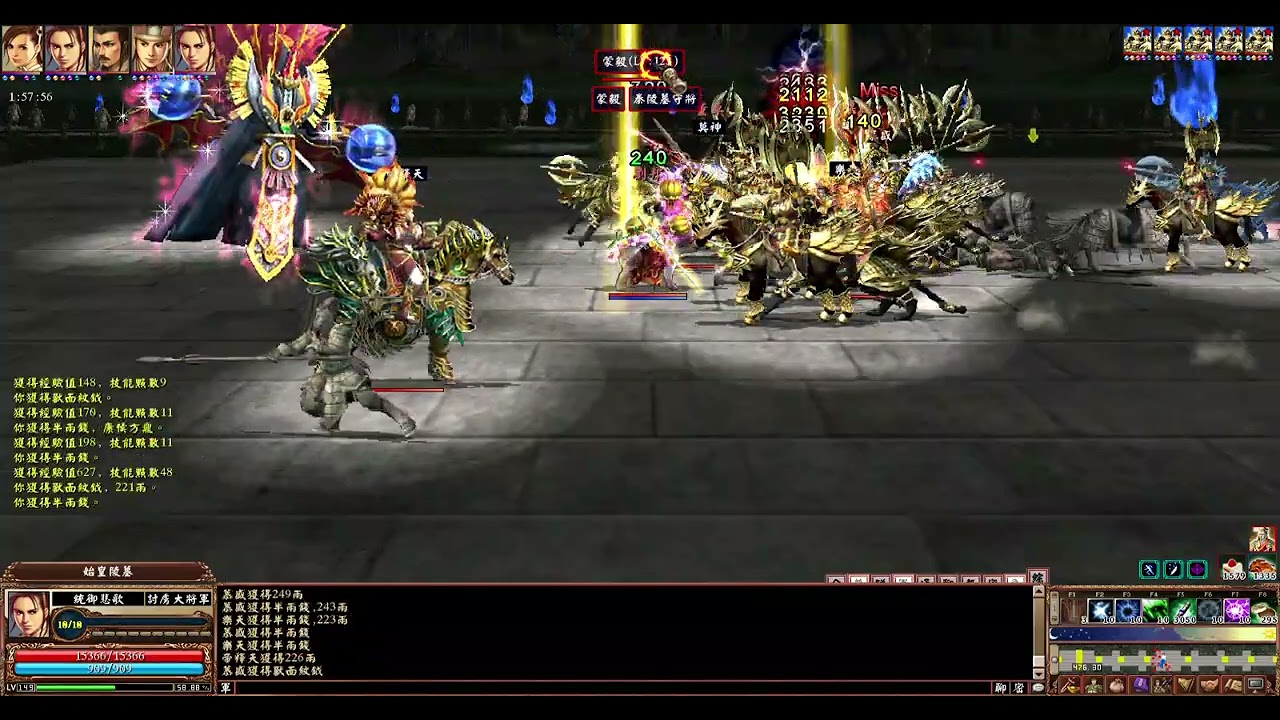The height and width of the screenshot is (720, 1280).
Task: Use the roast meat consumable
Action: click(x=1262, y=567)
